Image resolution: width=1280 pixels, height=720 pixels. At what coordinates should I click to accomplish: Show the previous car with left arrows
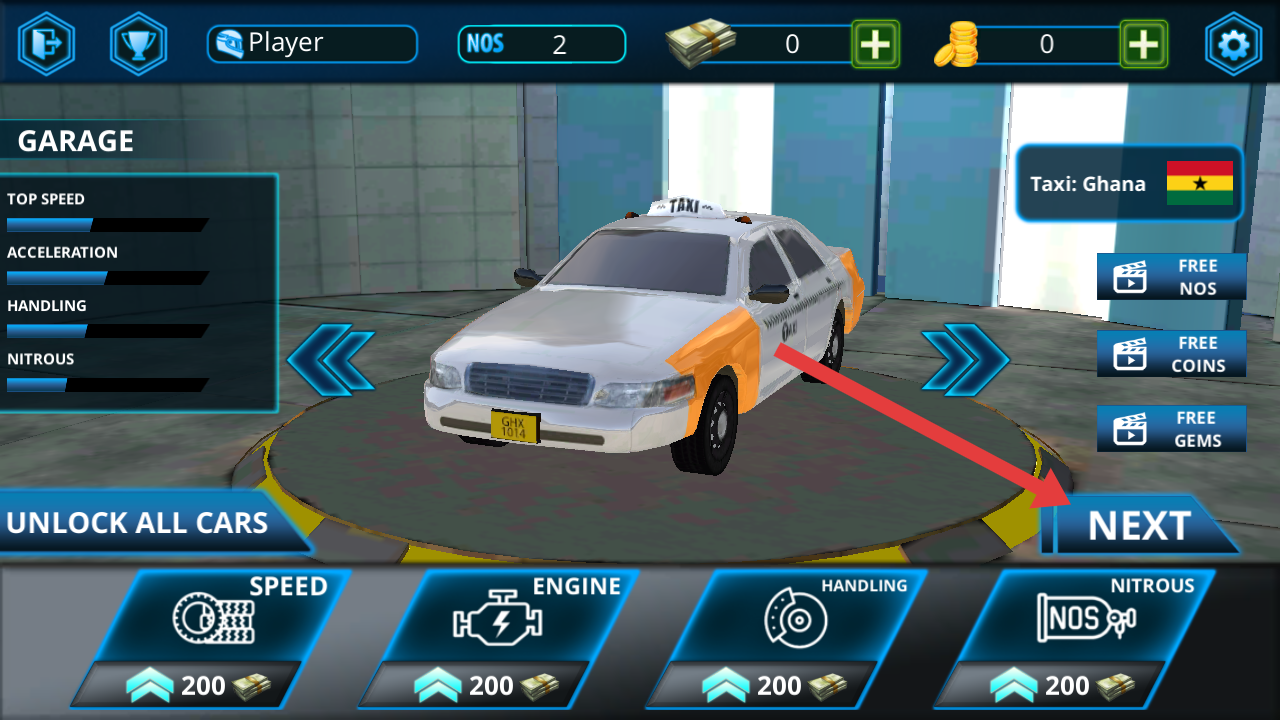331,359
